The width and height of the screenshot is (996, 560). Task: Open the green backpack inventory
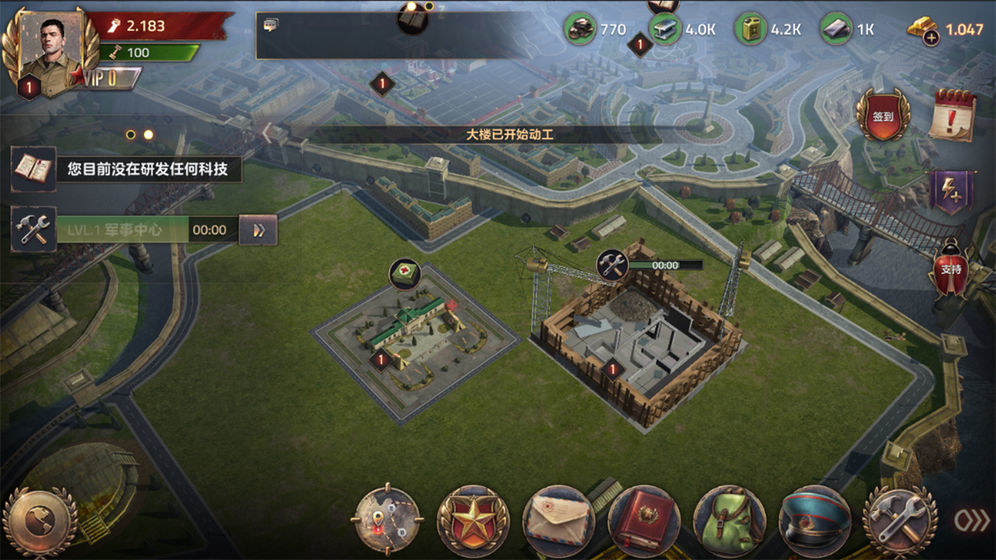(729, 521)
